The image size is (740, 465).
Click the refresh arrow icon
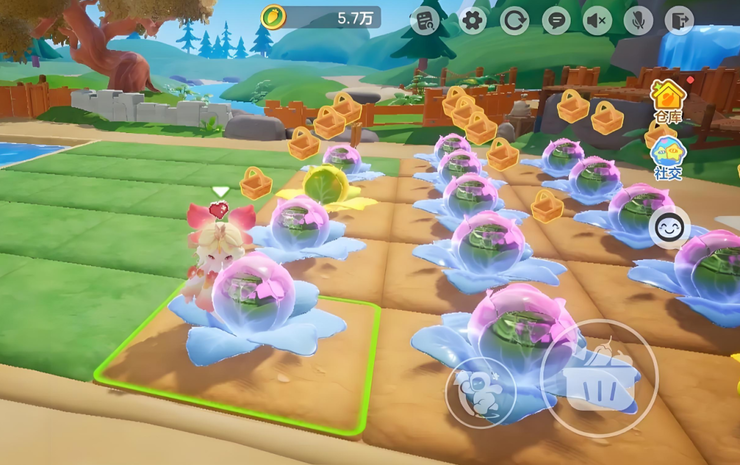[515, 20]
